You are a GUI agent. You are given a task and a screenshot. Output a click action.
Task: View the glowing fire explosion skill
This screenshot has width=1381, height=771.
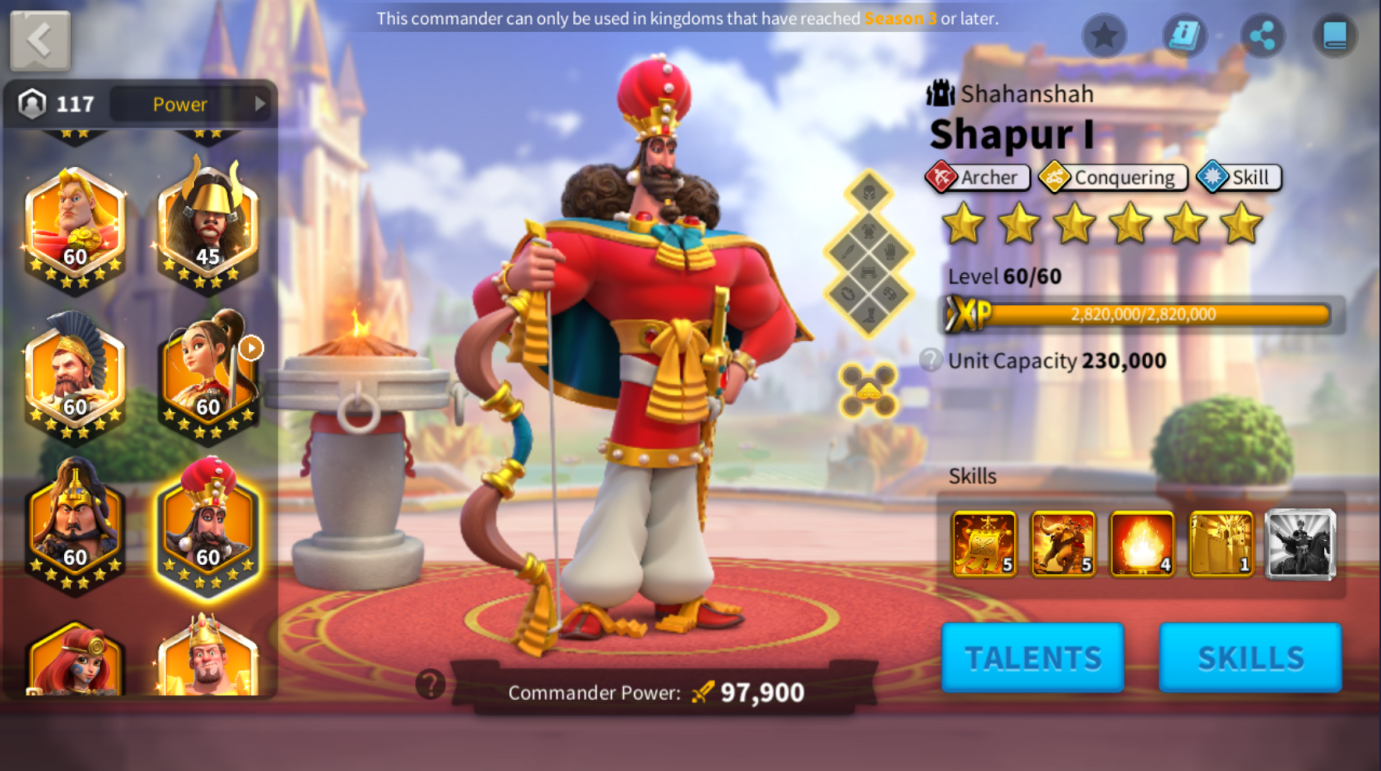pos(1142,544)
